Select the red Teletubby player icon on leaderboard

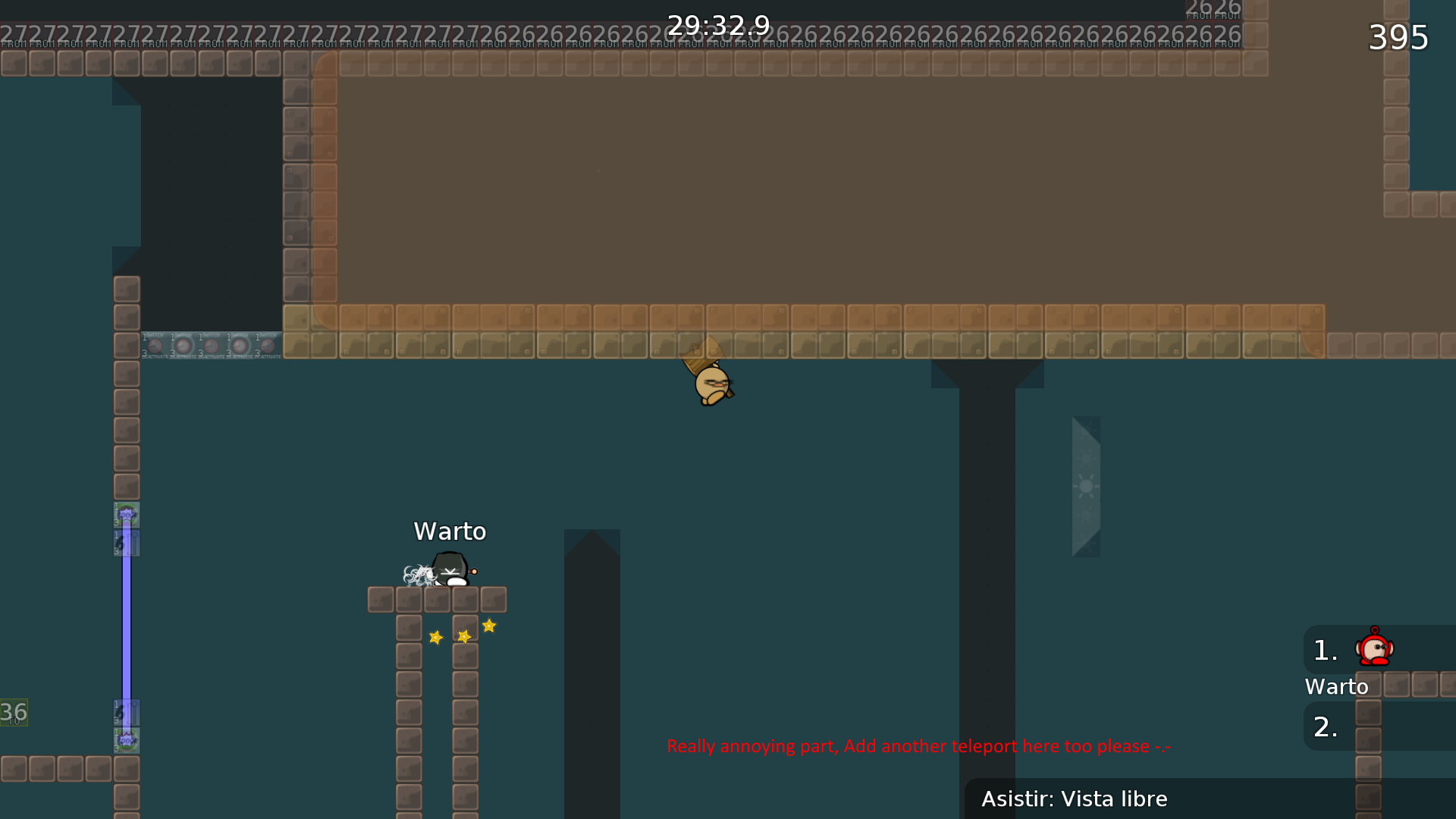pyautogui.click(x=1375, y=648)
